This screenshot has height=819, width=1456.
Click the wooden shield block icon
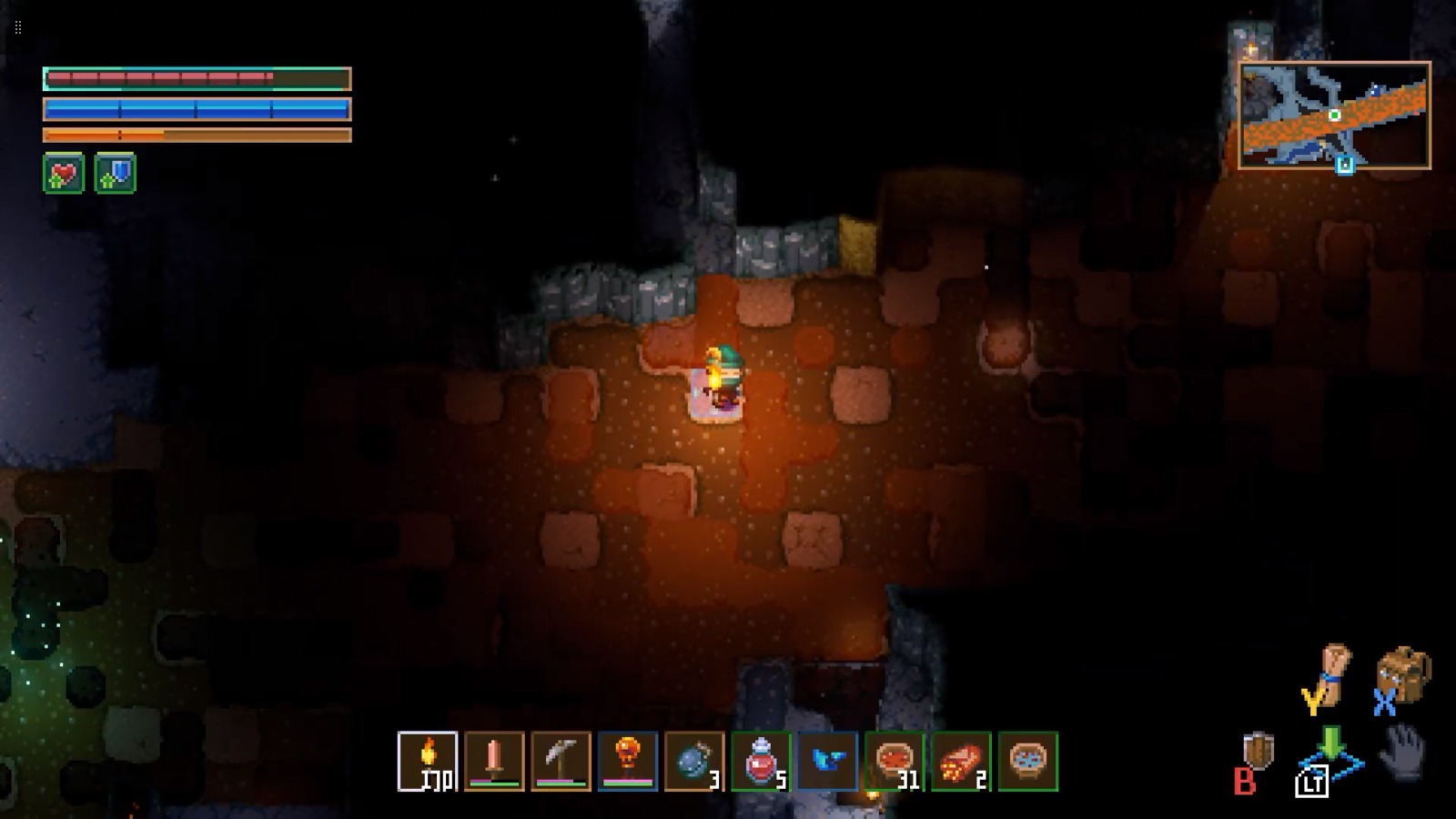click(1259, 752)
